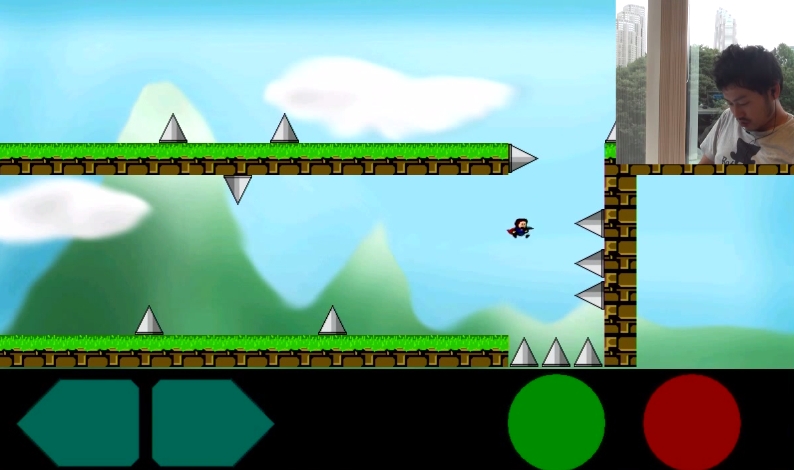
Task: Hit the red circle action button
Action: 691,422
